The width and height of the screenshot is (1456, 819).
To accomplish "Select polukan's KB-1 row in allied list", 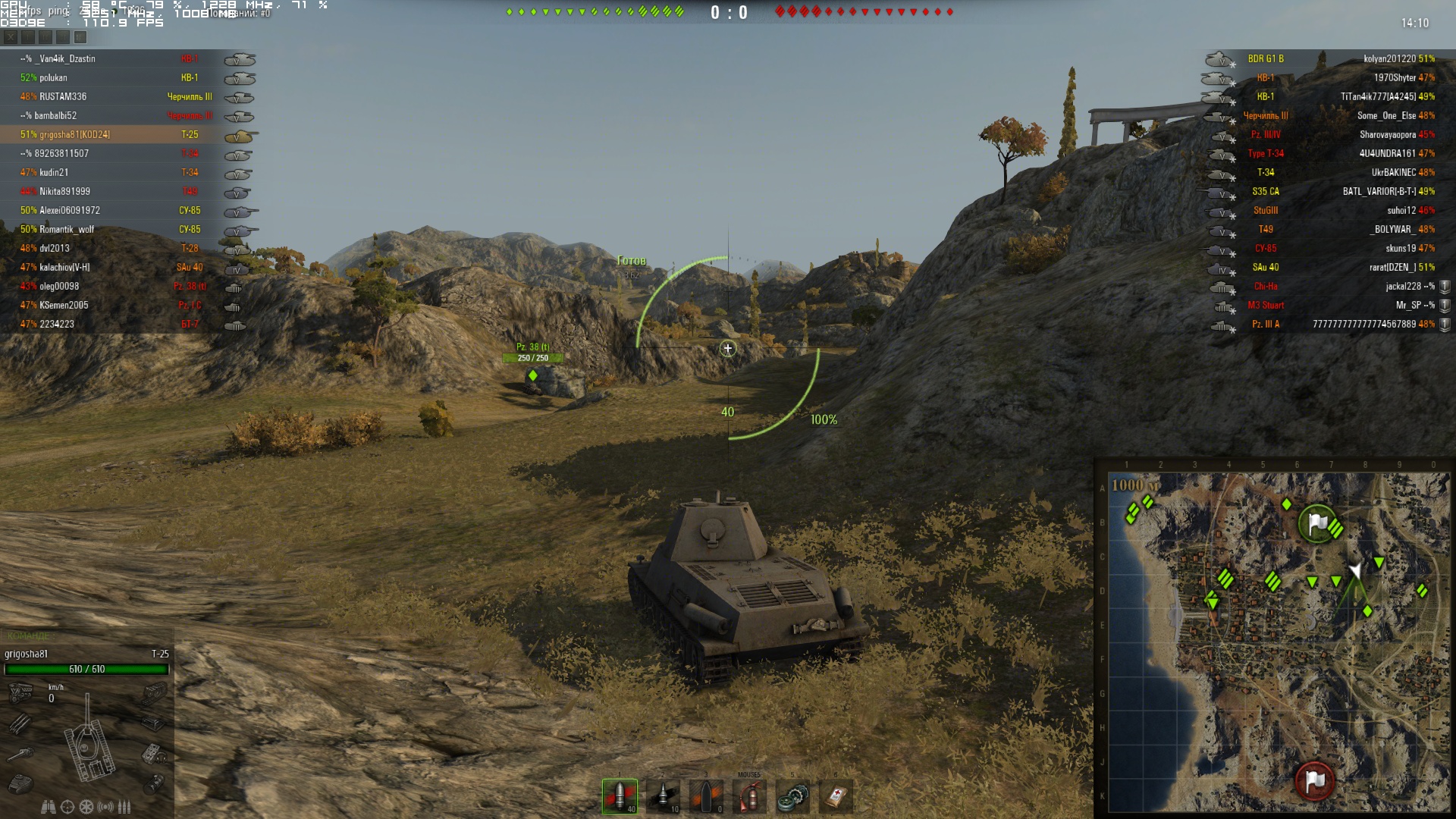I will click(114, 77).
